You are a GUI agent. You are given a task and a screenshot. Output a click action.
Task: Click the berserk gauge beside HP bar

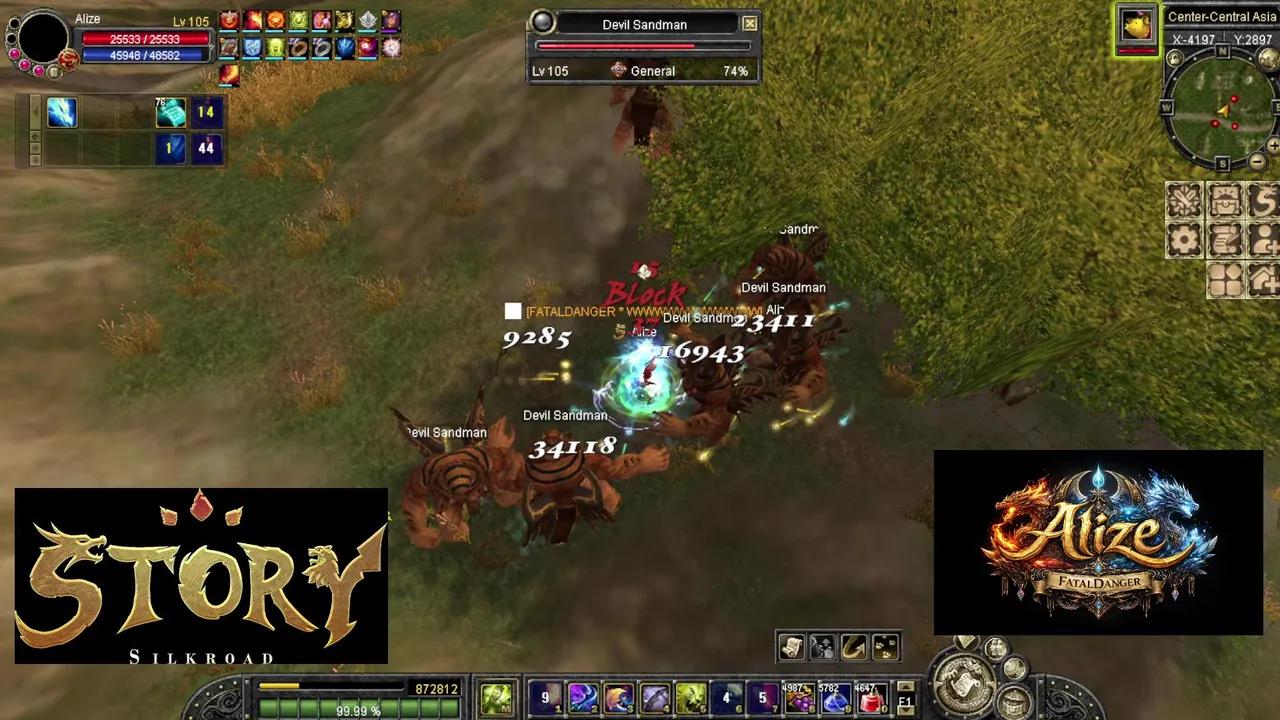[69, 60]
